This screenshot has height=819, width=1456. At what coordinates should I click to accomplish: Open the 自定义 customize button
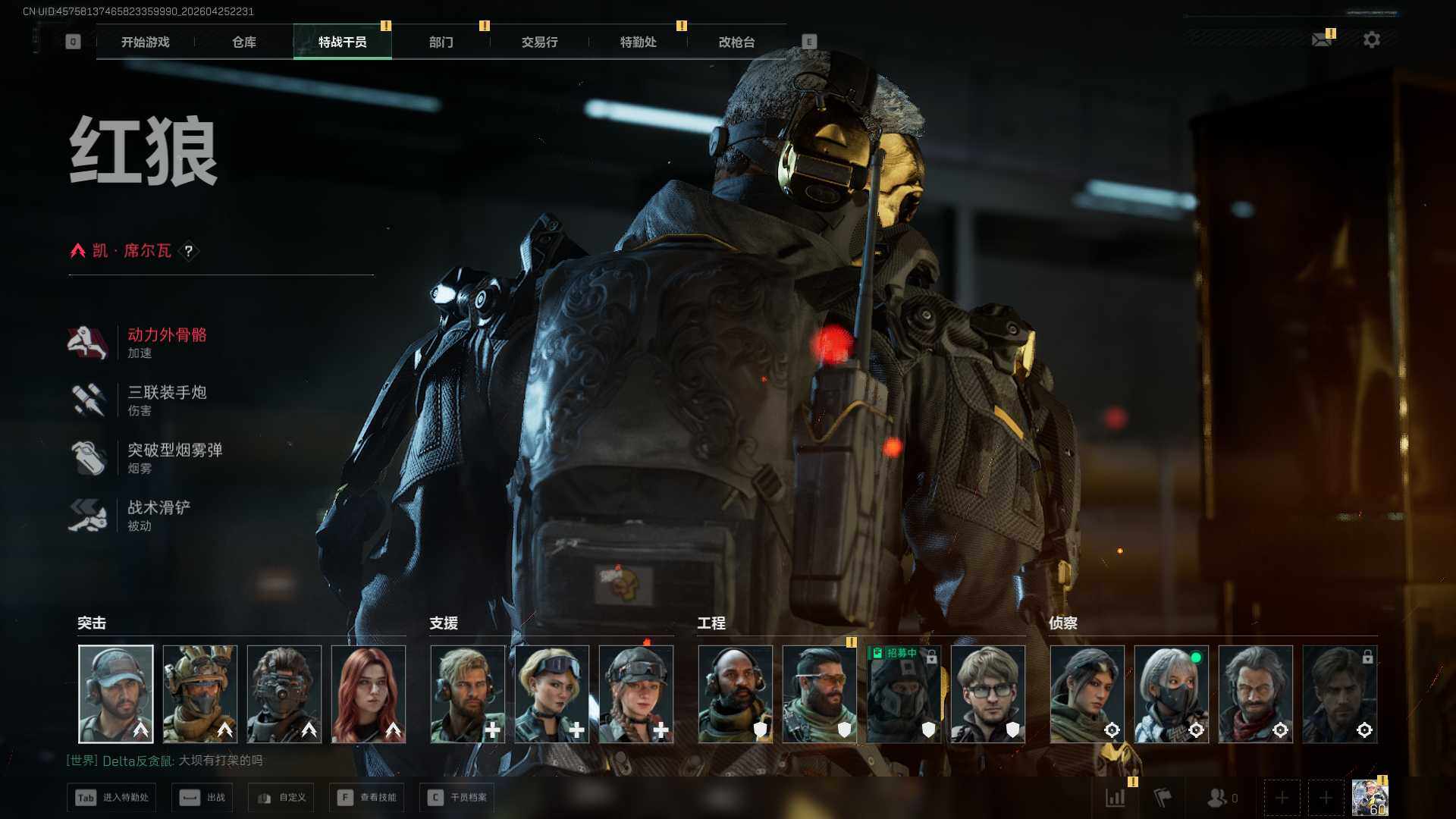pyautogui.click(x=282, y=798)
